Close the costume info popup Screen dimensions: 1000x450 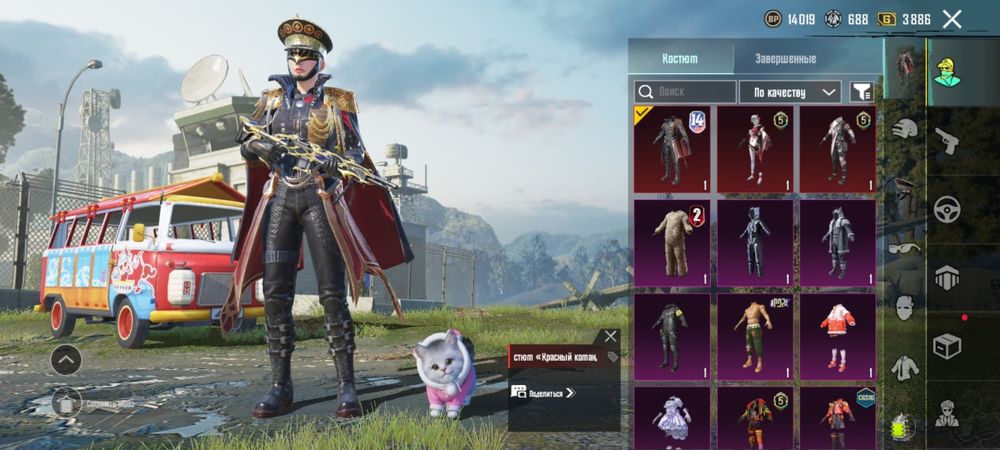pyautogui.click(x=610, y=337)
